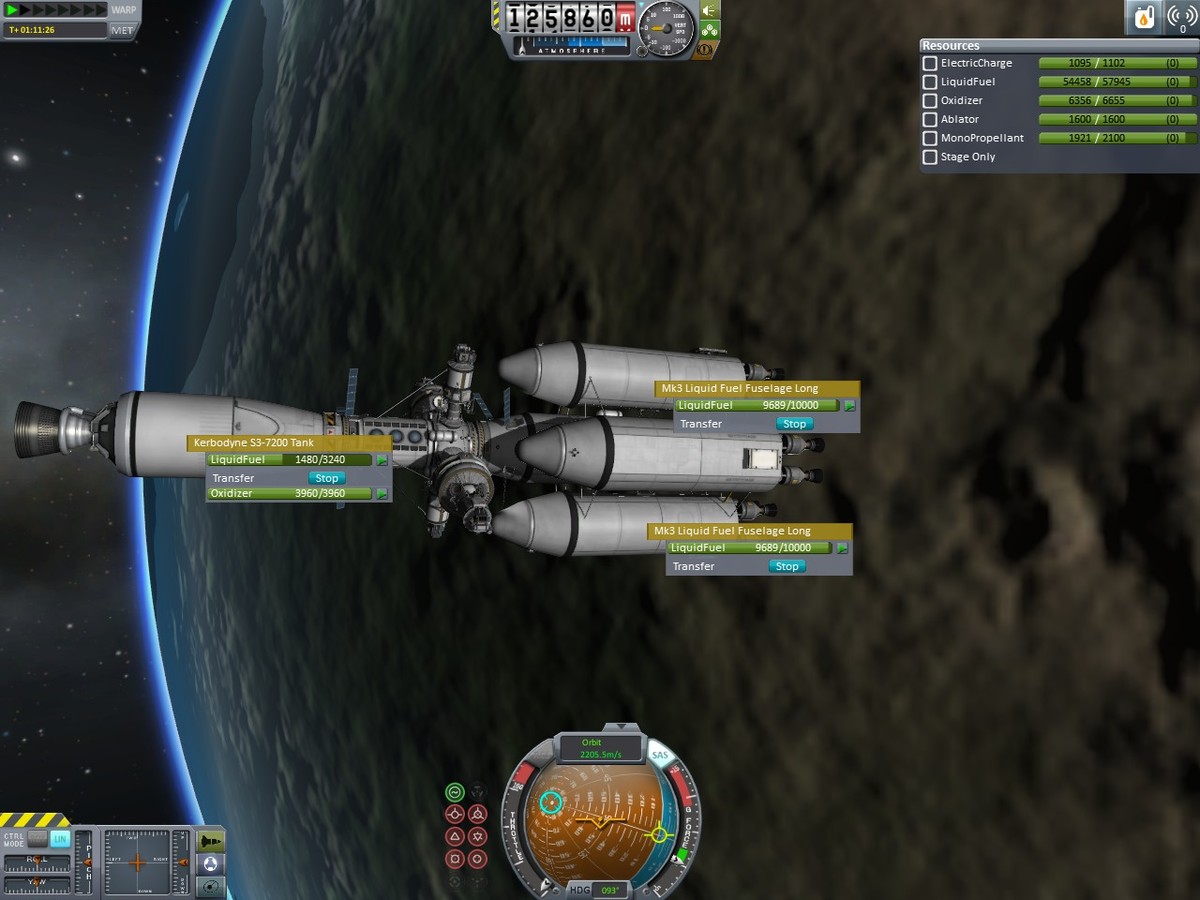Tick the MonoPropellant resource checkbox
The image size is (1200, 900).
coord(930,138)
